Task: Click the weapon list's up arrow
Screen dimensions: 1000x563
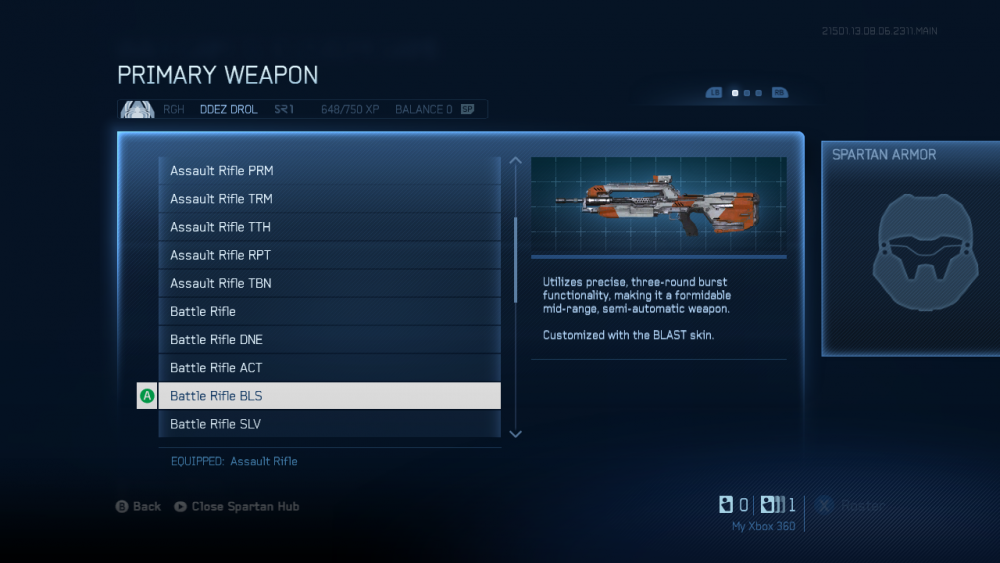Action: (516, 160)
